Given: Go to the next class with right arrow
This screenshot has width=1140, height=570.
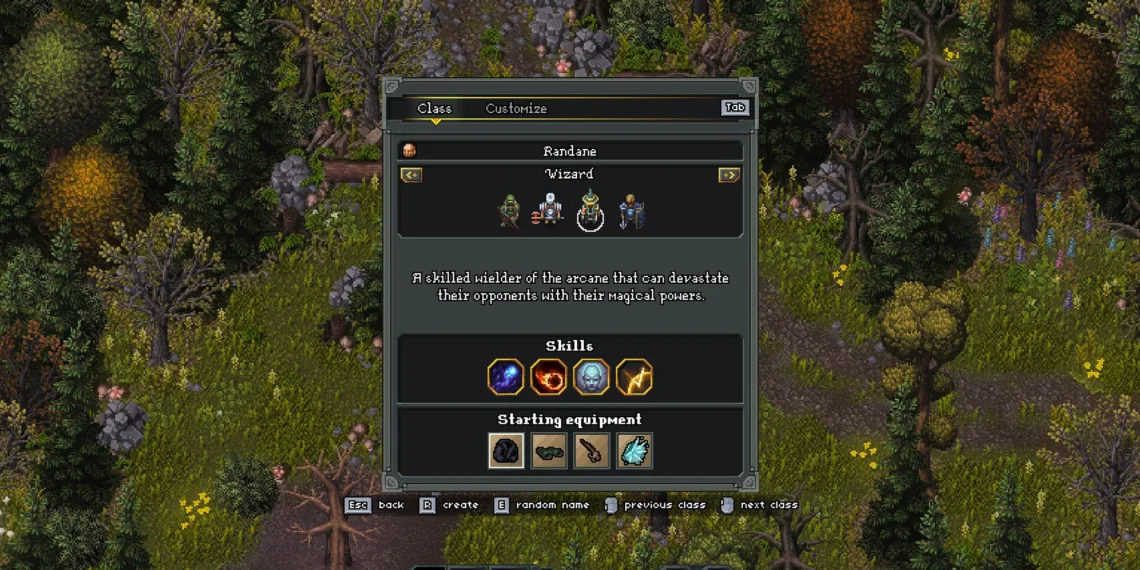Looking at the screenshot, I should (729, 175).
